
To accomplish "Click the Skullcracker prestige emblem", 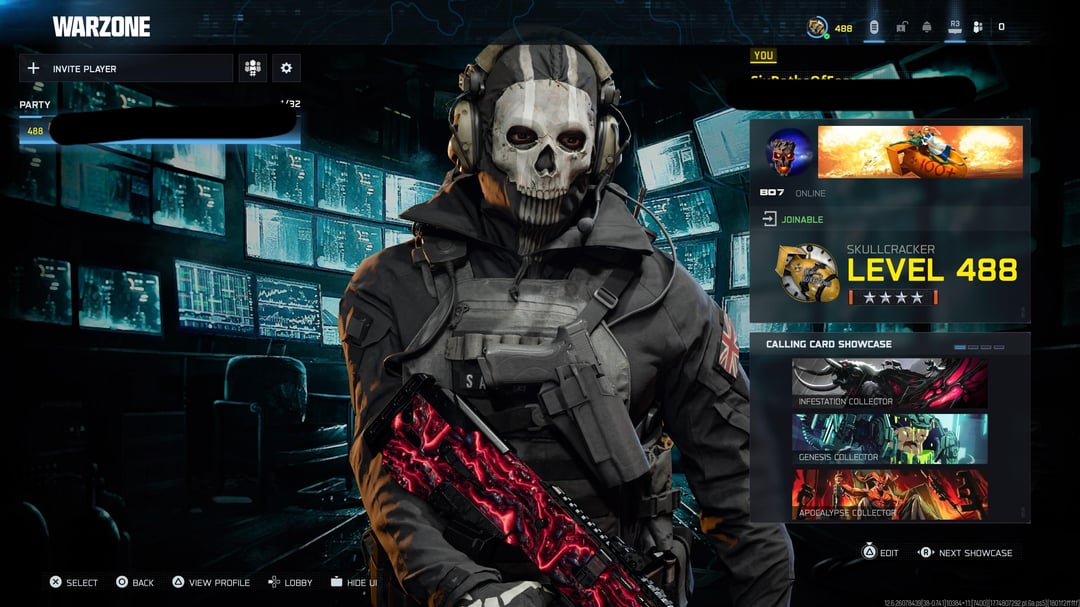I will (x=807, y=272).
